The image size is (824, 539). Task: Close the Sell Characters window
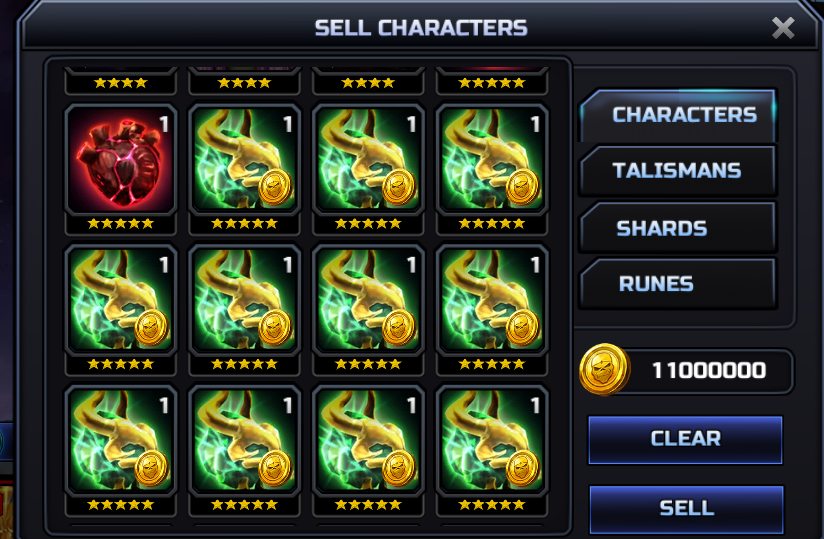click(783, 28)
